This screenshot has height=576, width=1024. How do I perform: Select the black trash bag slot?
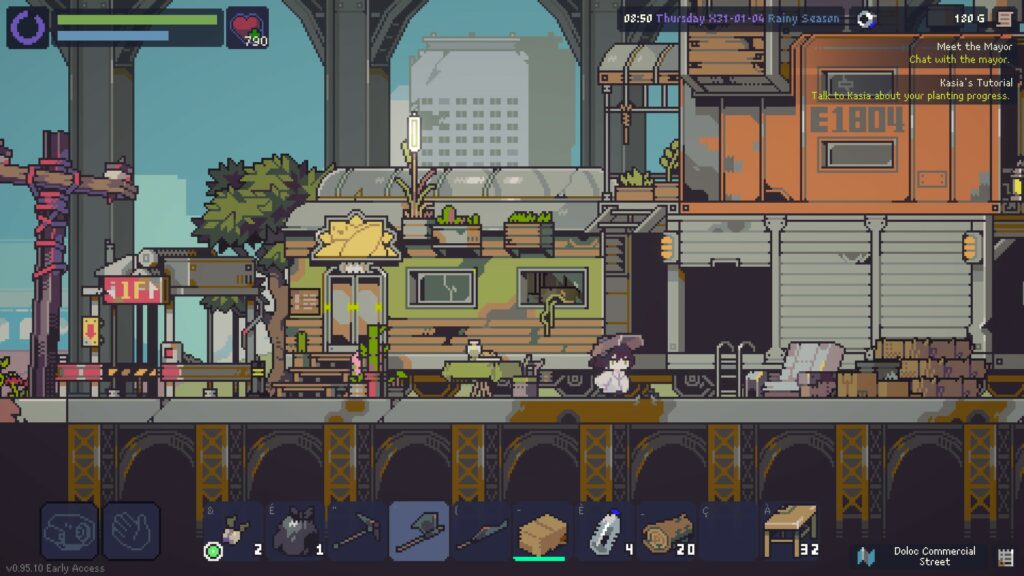294,531
